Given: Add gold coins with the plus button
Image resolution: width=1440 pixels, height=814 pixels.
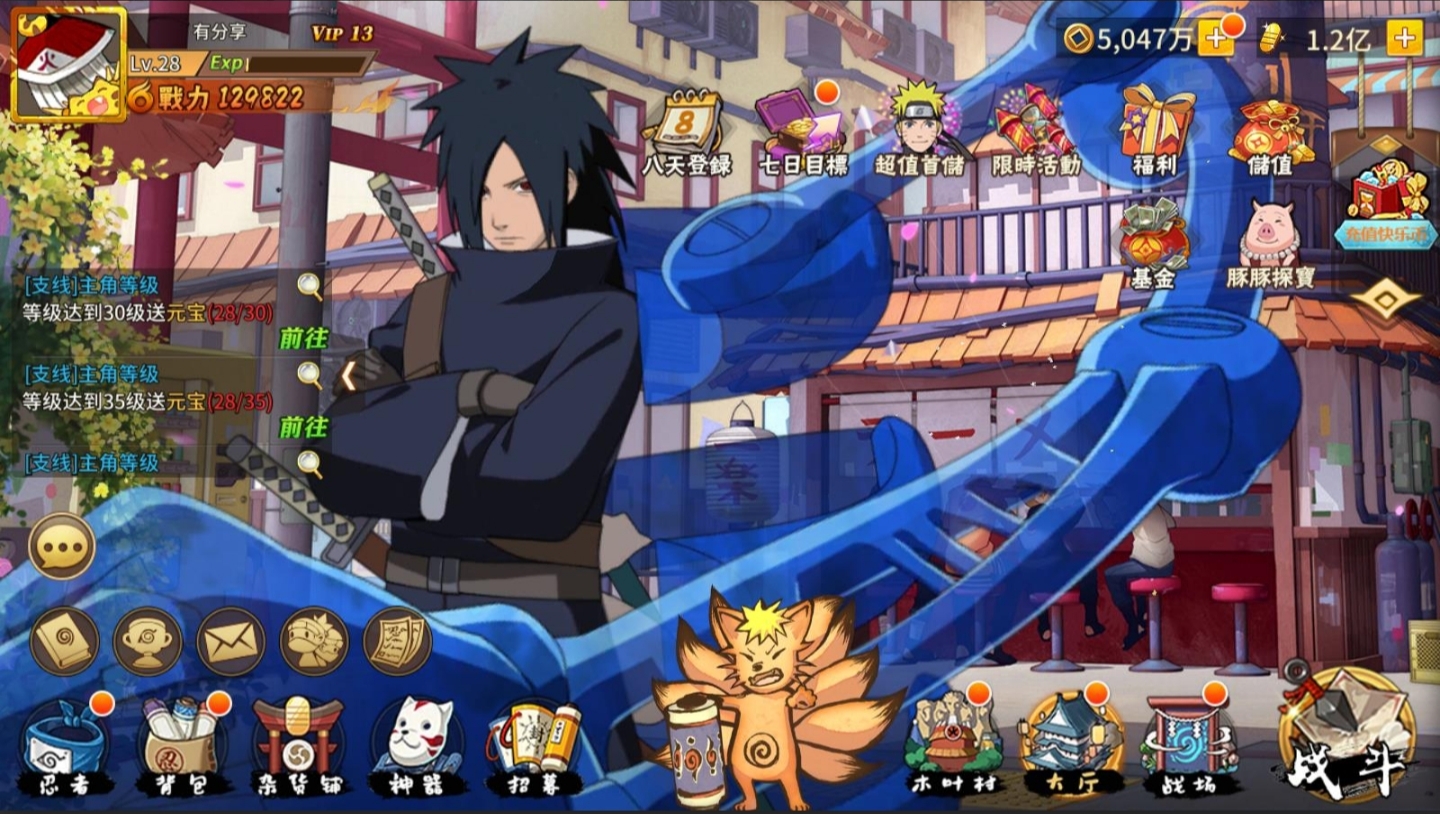Looking at the screenshot, I should click(x=1216, y=39).
